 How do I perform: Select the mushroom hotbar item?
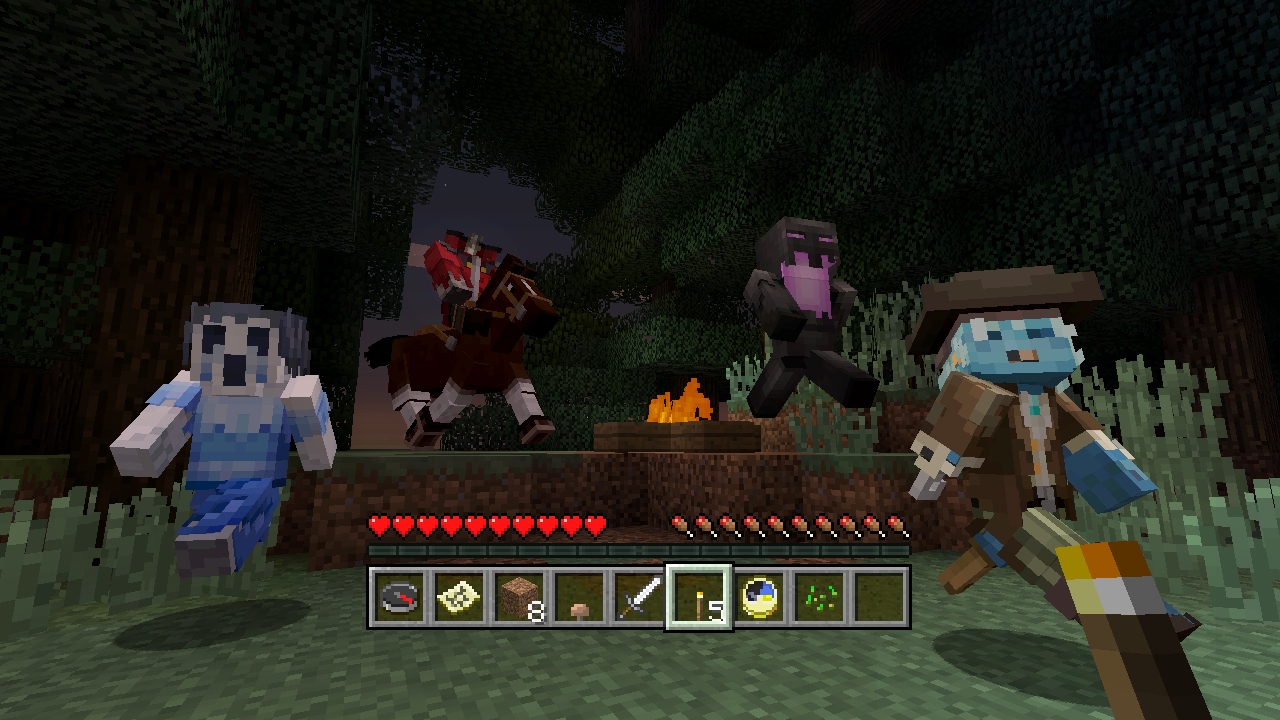coord(580,598)
